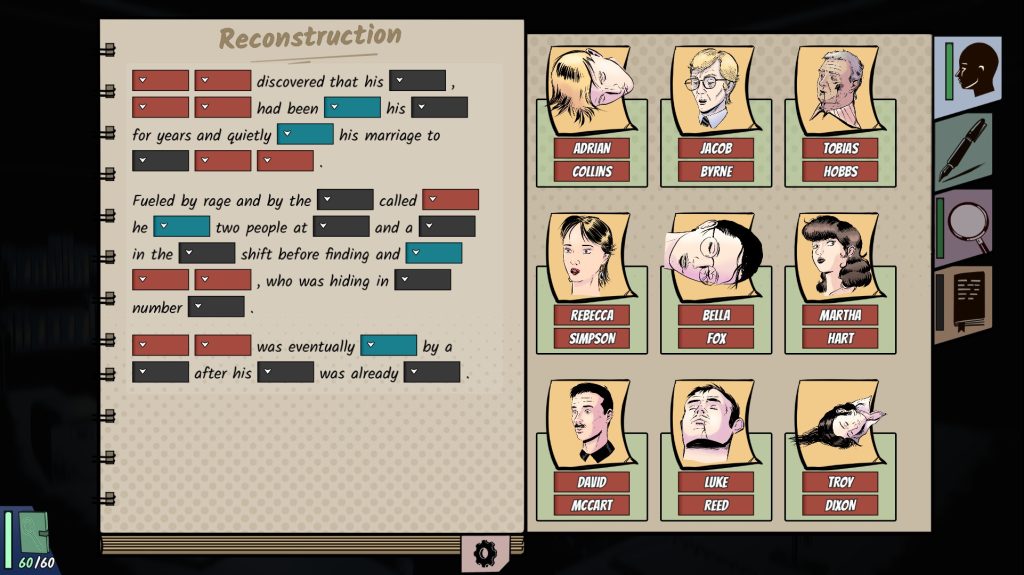Select Rebecca Simpson's portrait
Image resolution: width=1024 pixels, height=575 pixels.
click(592, 282)
